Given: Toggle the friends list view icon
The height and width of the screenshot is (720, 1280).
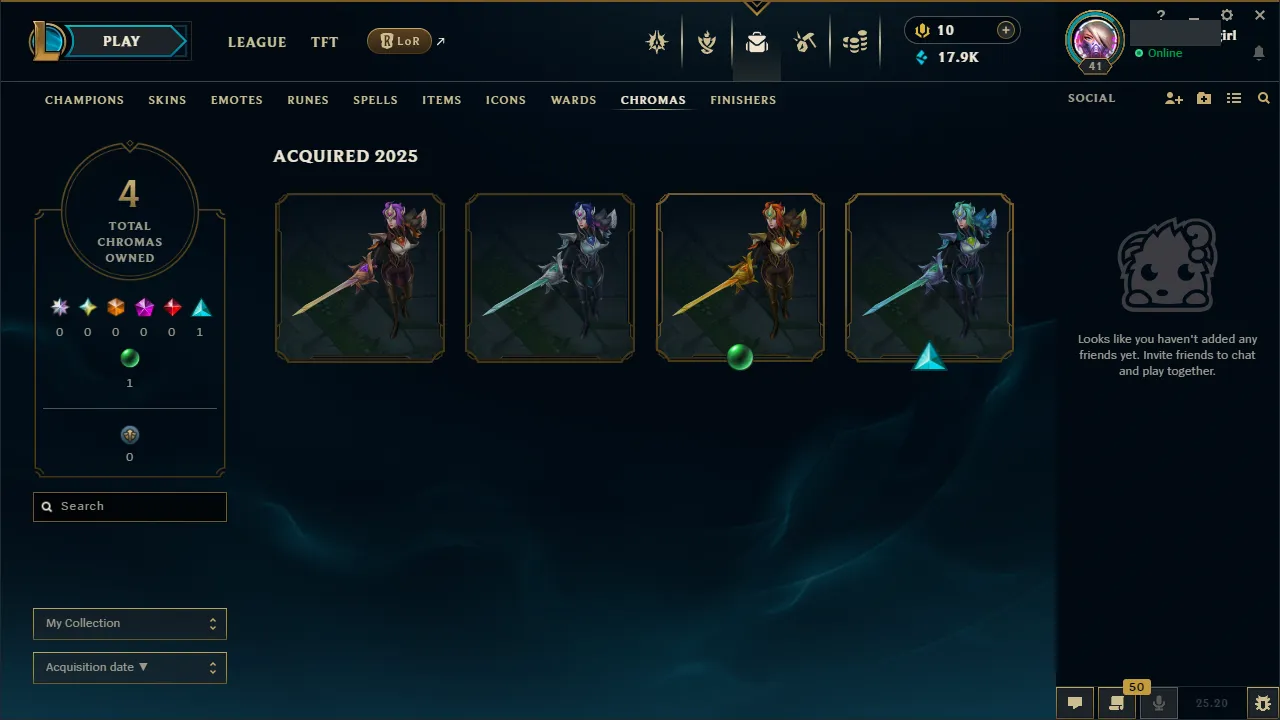Looking at the screenshot, I should [1233, 98].
